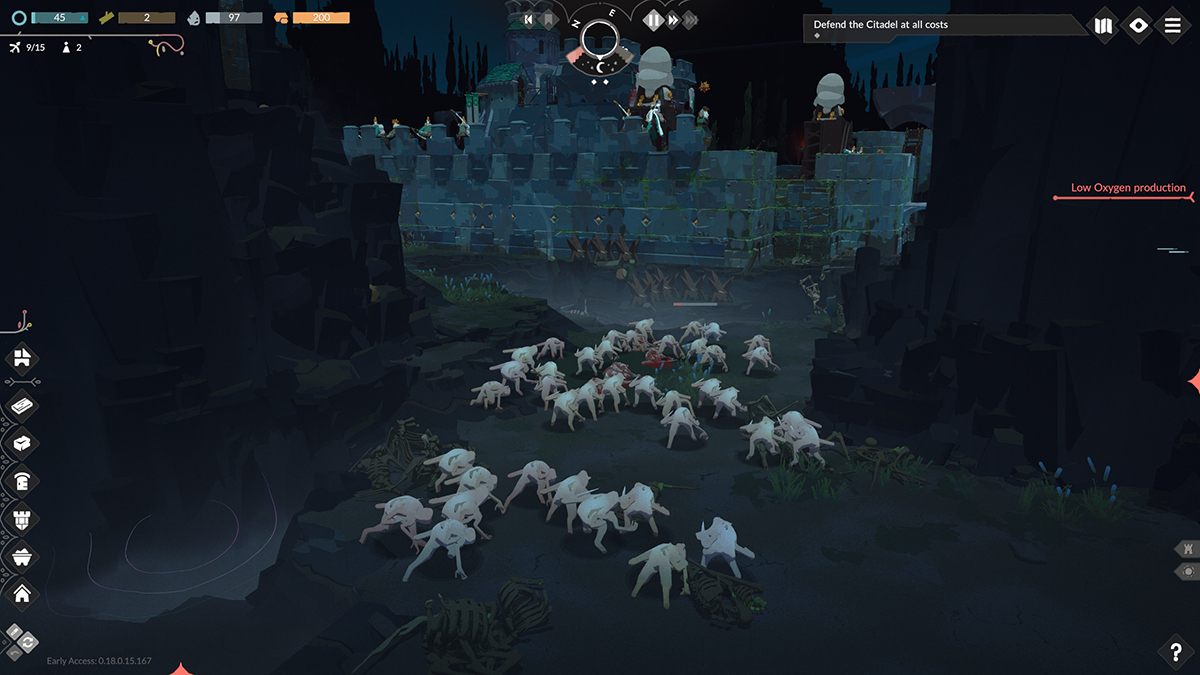Set game speed to double fast-forward

point(673,19)
